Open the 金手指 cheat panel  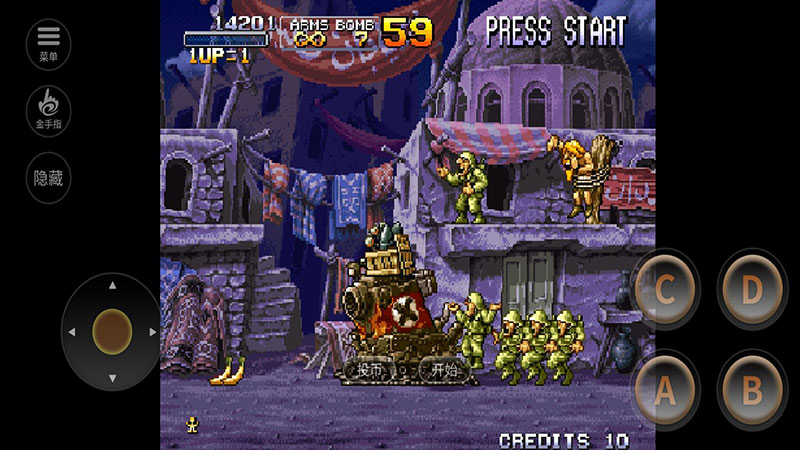point(48,108)
